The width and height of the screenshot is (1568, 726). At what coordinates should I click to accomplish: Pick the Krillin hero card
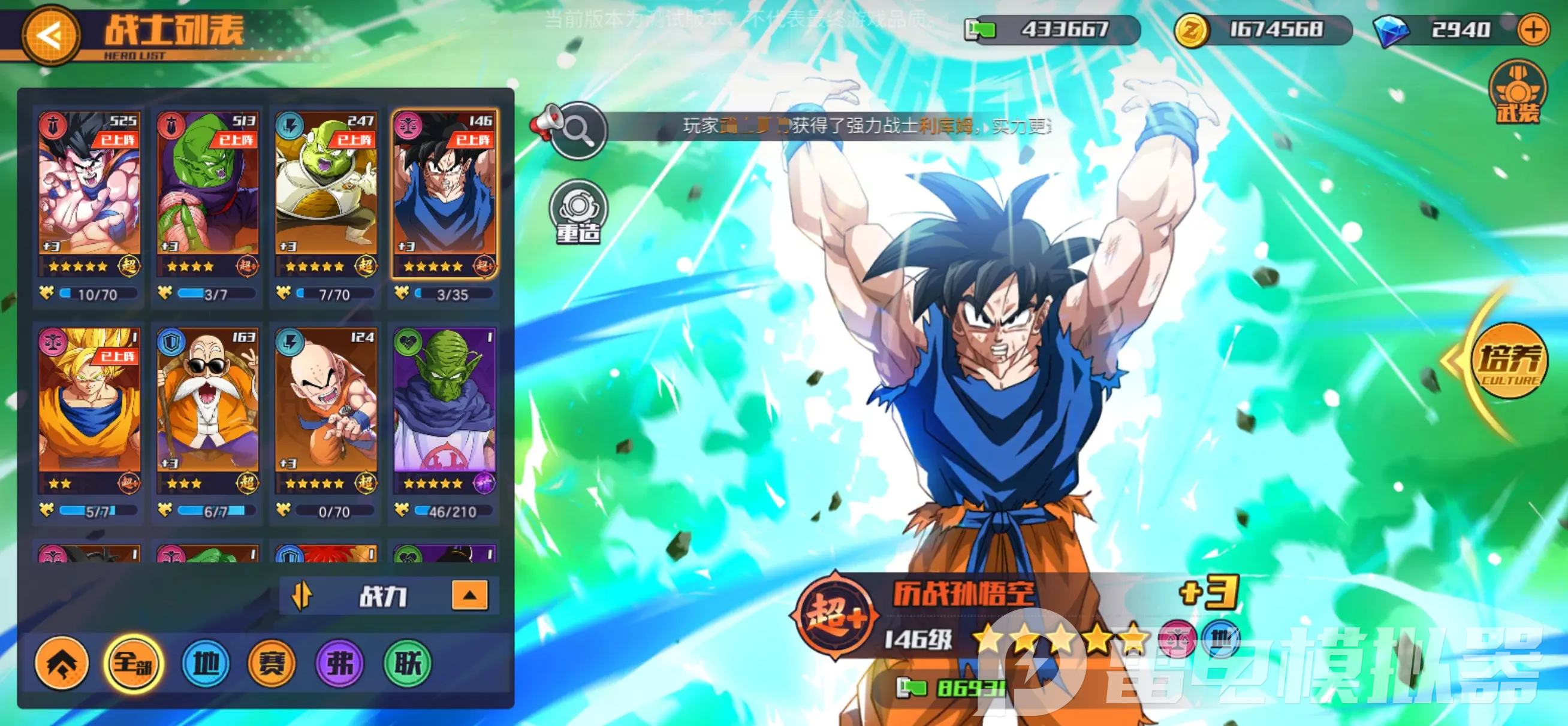[326, 410]
